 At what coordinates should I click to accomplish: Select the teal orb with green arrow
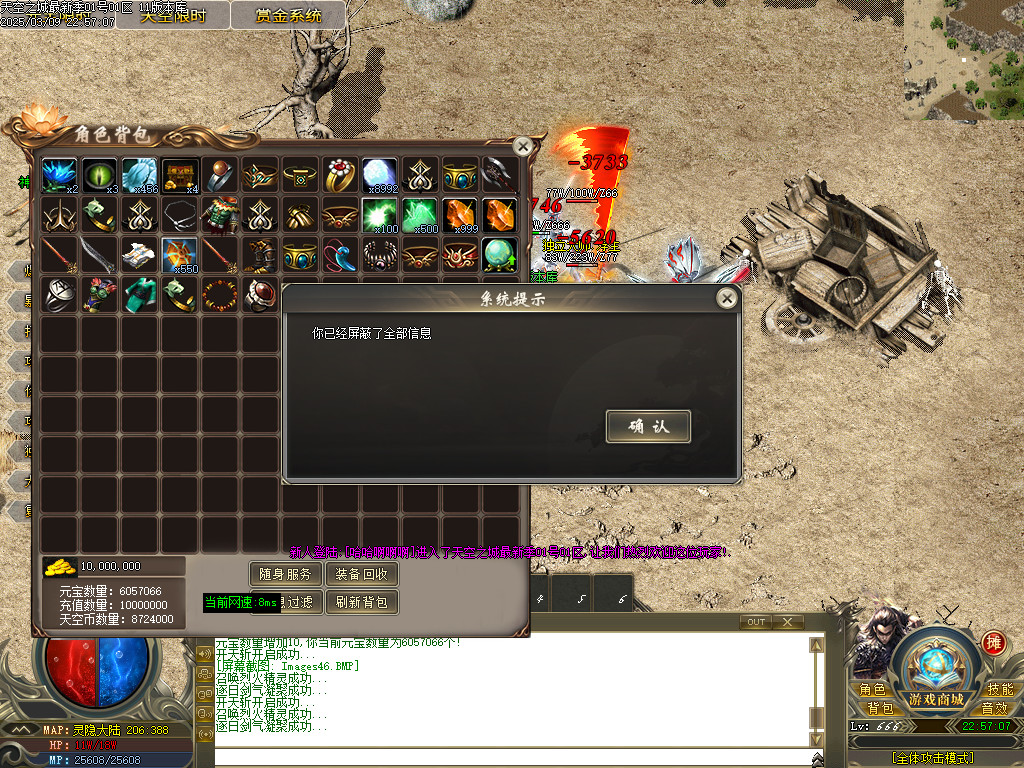[500, 255]
